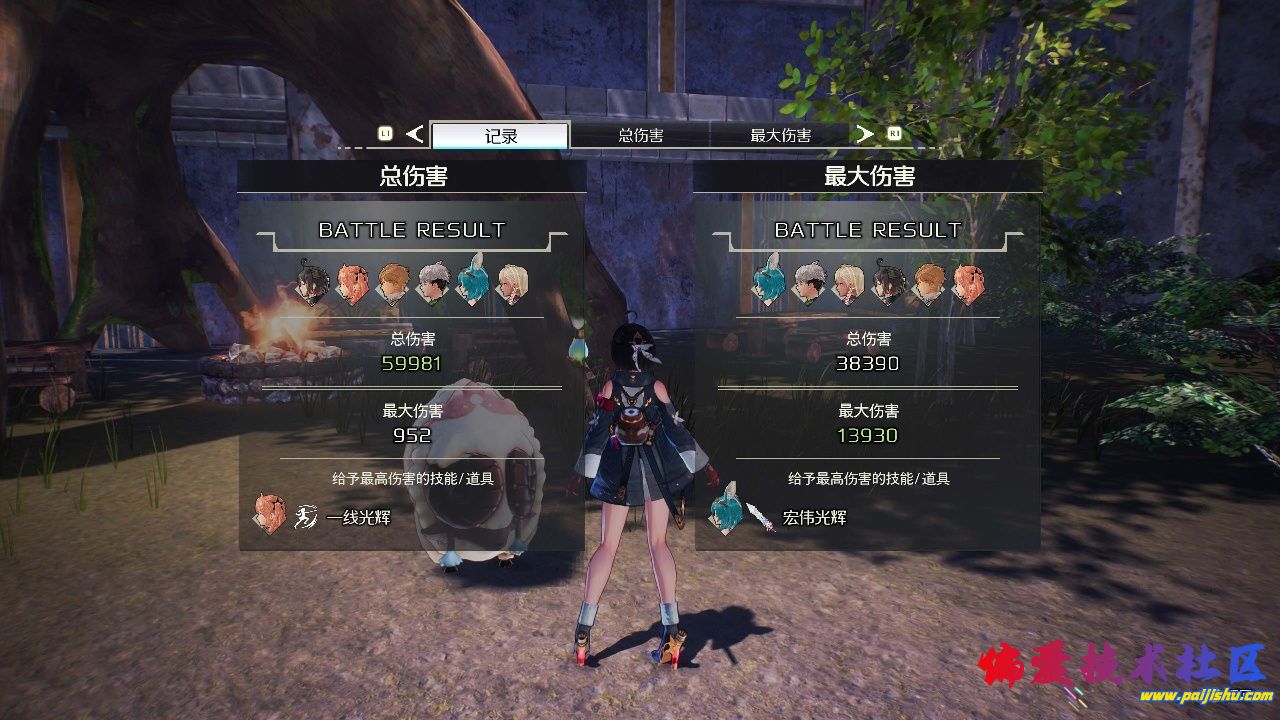Viewport: 1280px width, 720px height.
Task: Select the 记录 tab
Action: point(500,136)
